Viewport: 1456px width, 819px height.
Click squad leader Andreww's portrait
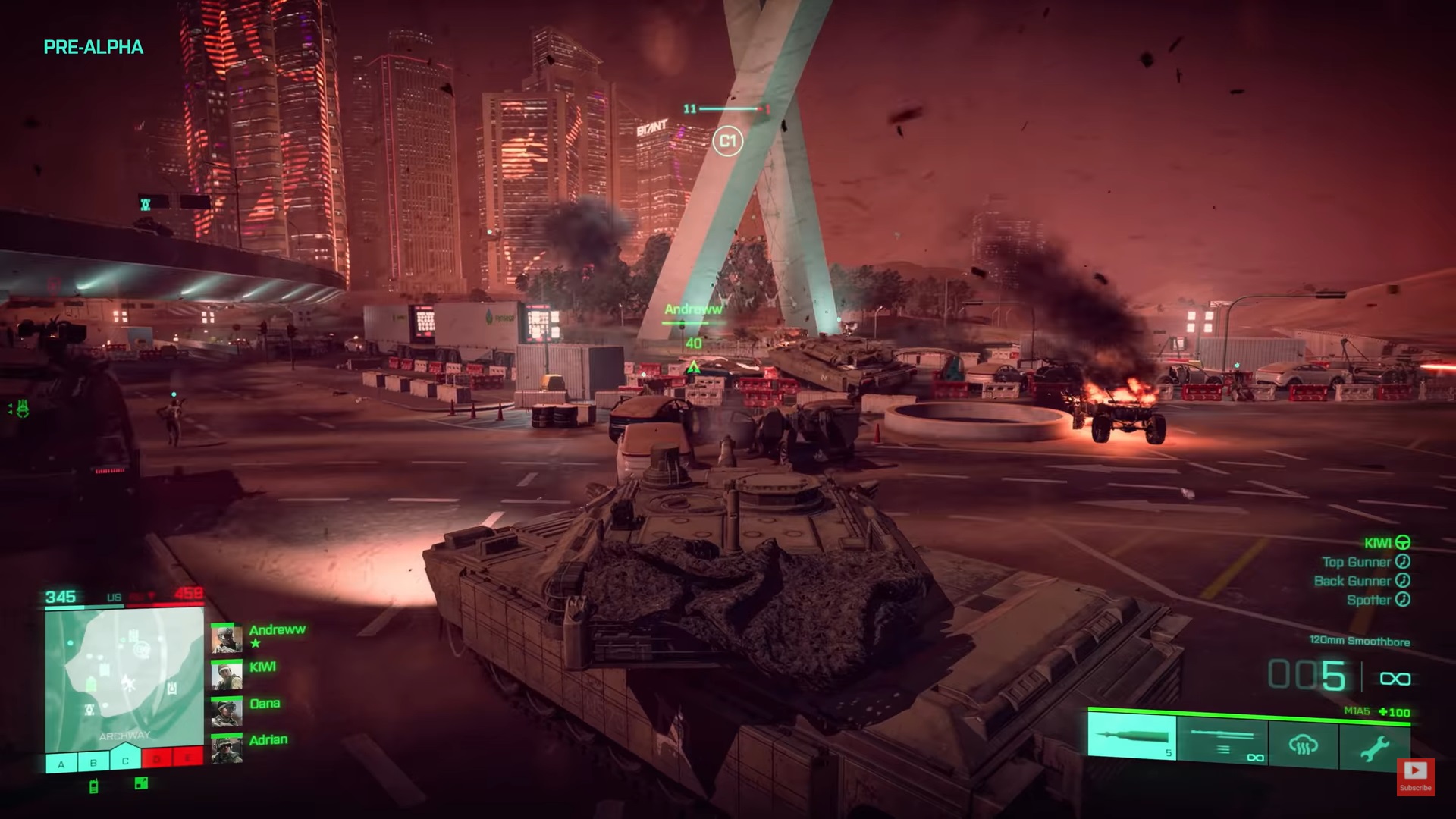226,639
